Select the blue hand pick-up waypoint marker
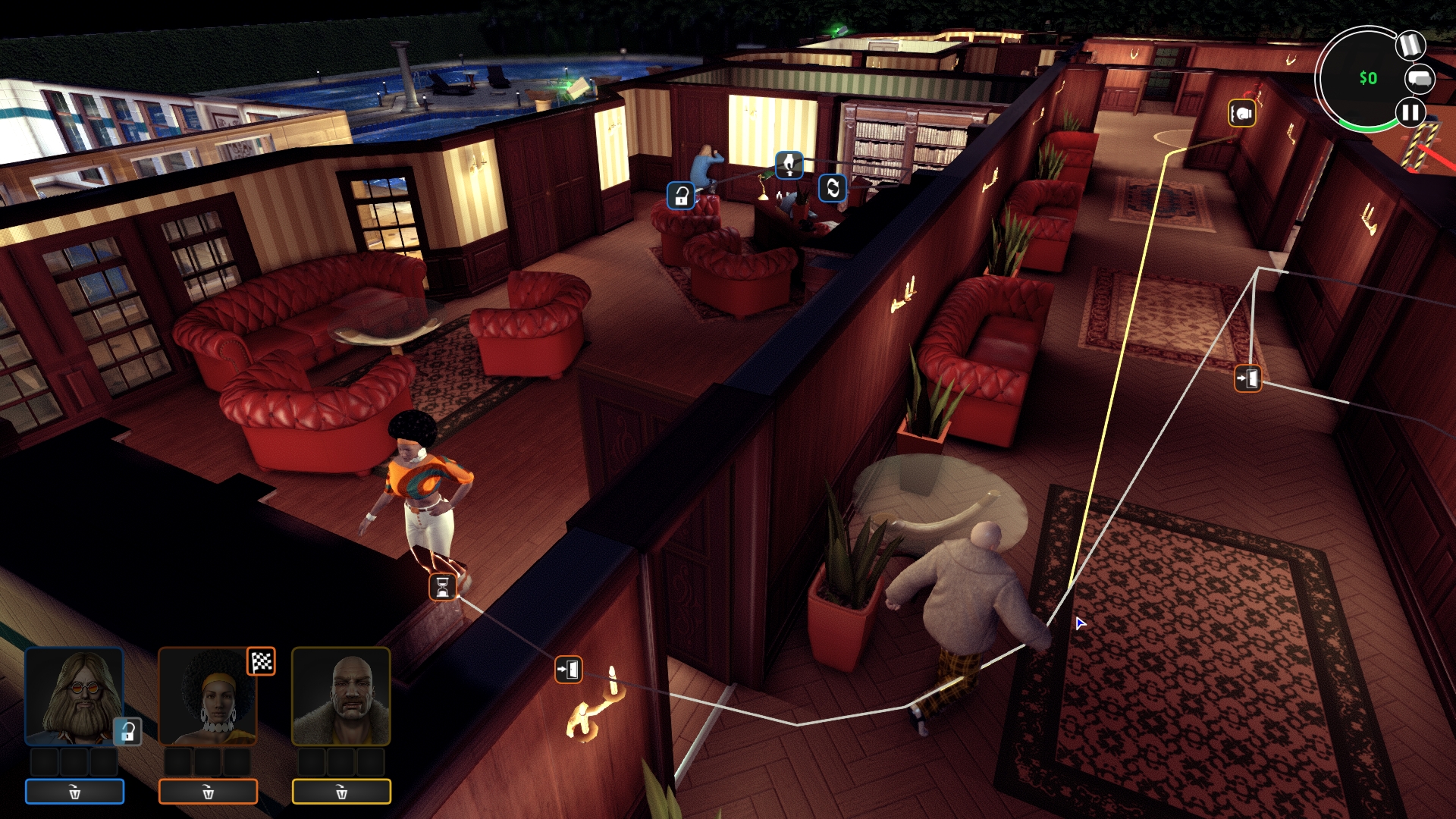1456x819 pixels. point(789,164)
